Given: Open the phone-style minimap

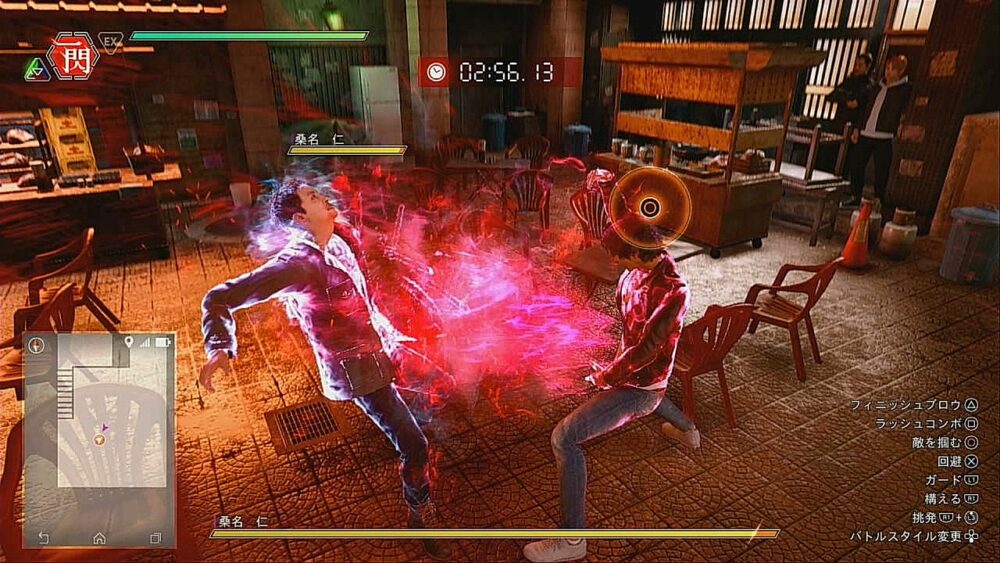Looking at the screenshot, I should pyautogui.click(x=99, y=440).
